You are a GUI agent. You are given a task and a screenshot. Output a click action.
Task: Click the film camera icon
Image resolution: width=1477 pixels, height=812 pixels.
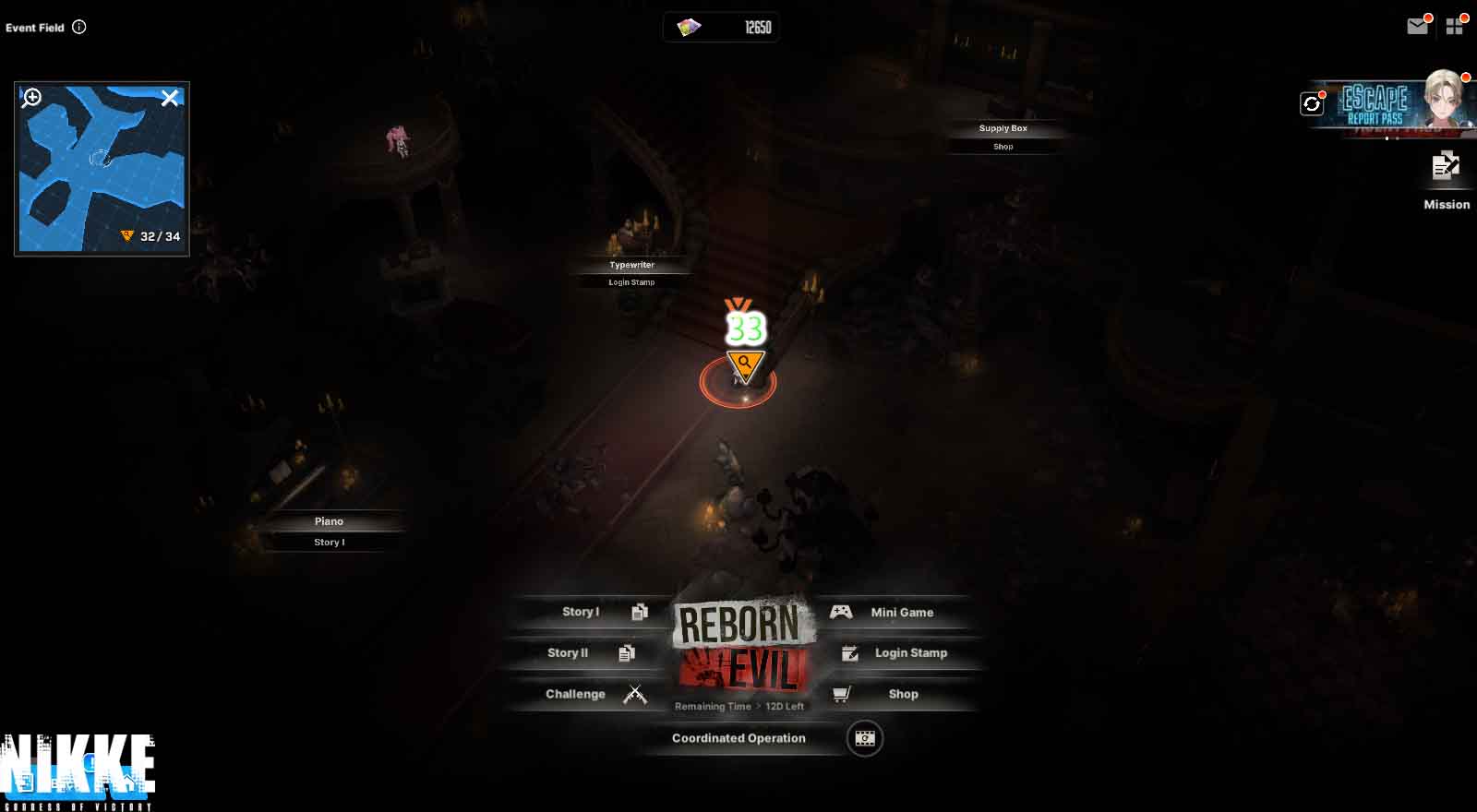click(865, 738)
